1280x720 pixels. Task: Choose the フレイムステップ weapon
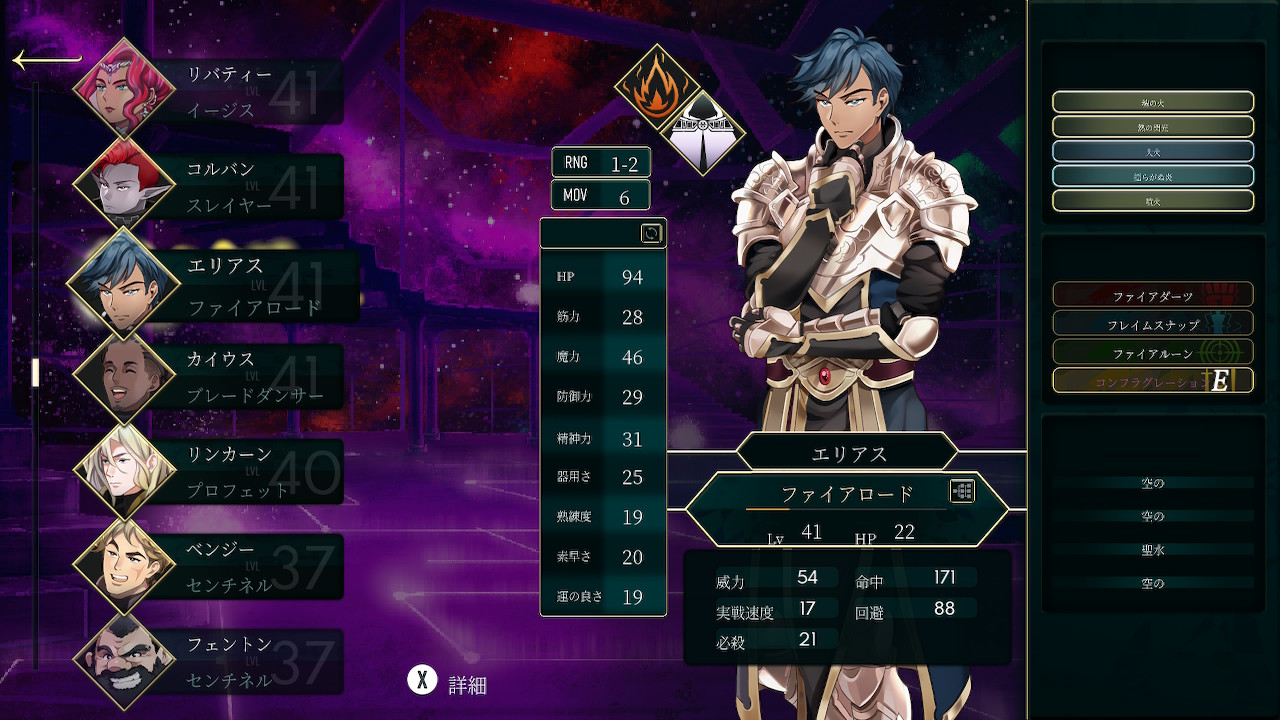coord(1152,324)
